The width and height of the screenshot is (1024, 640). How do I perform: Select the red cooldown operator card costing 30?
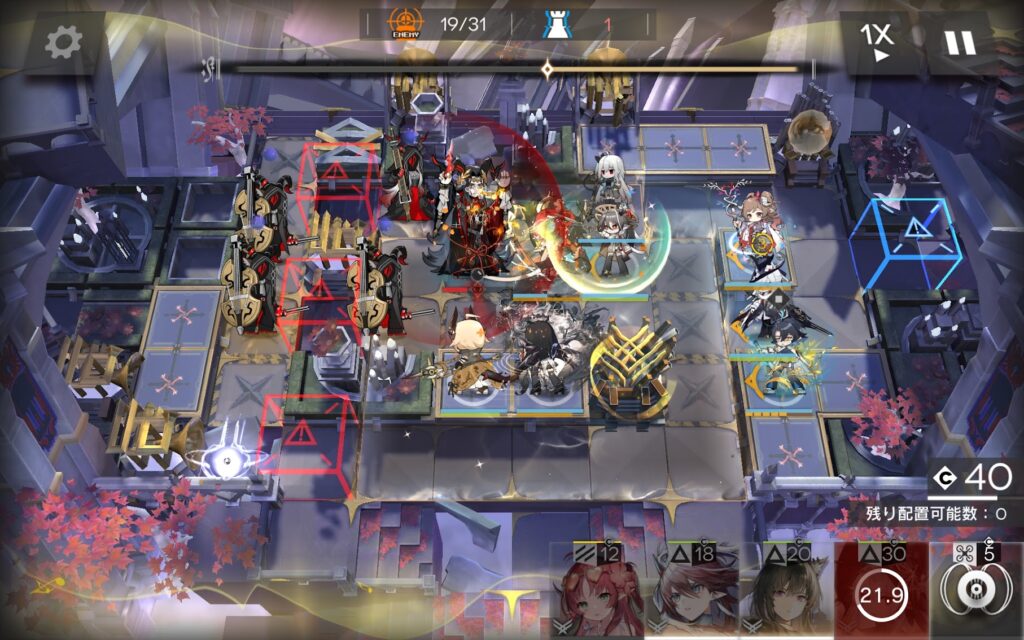tap(881, 592)
